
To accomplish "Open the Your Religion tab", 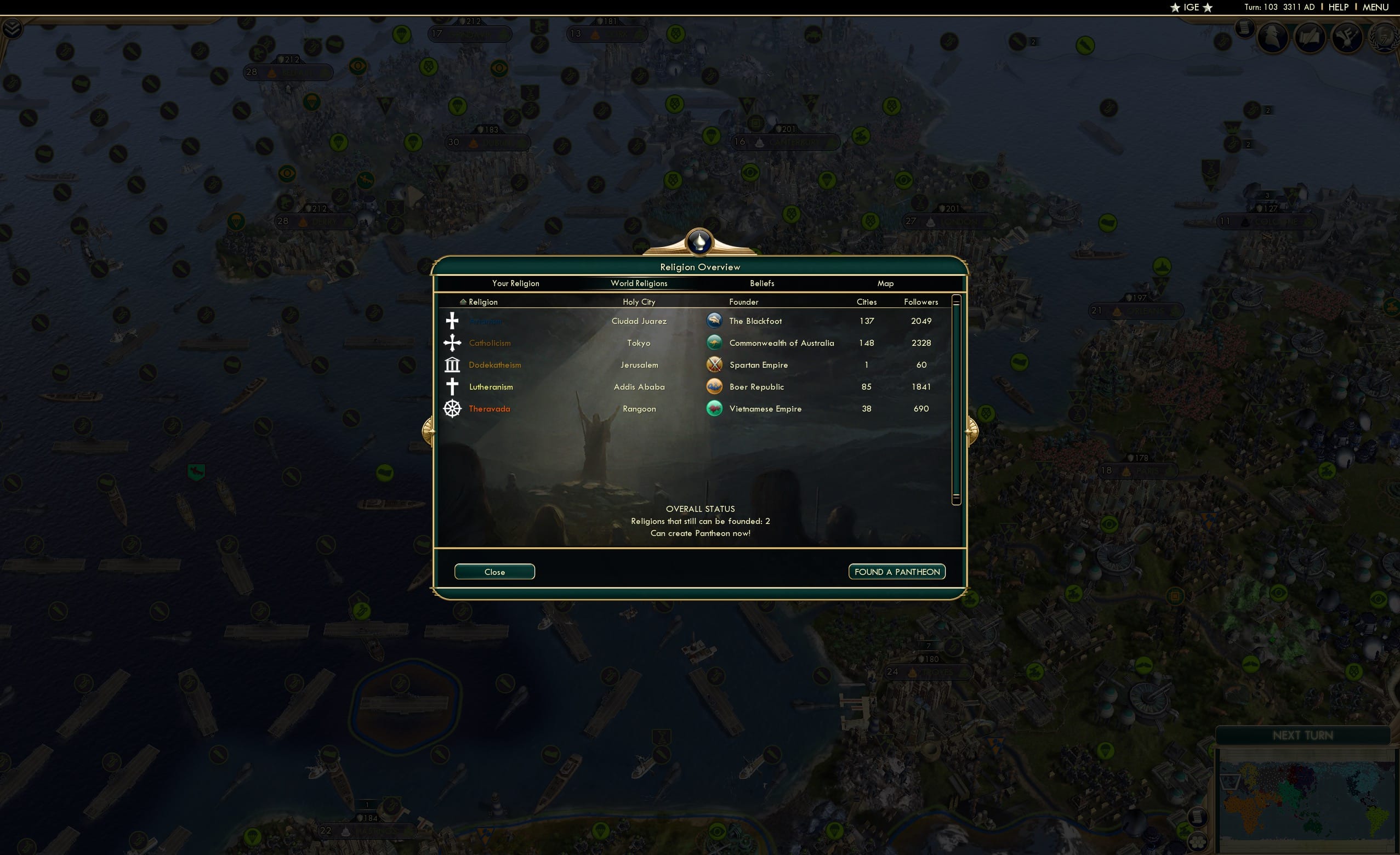I will (x=515, y=283).
